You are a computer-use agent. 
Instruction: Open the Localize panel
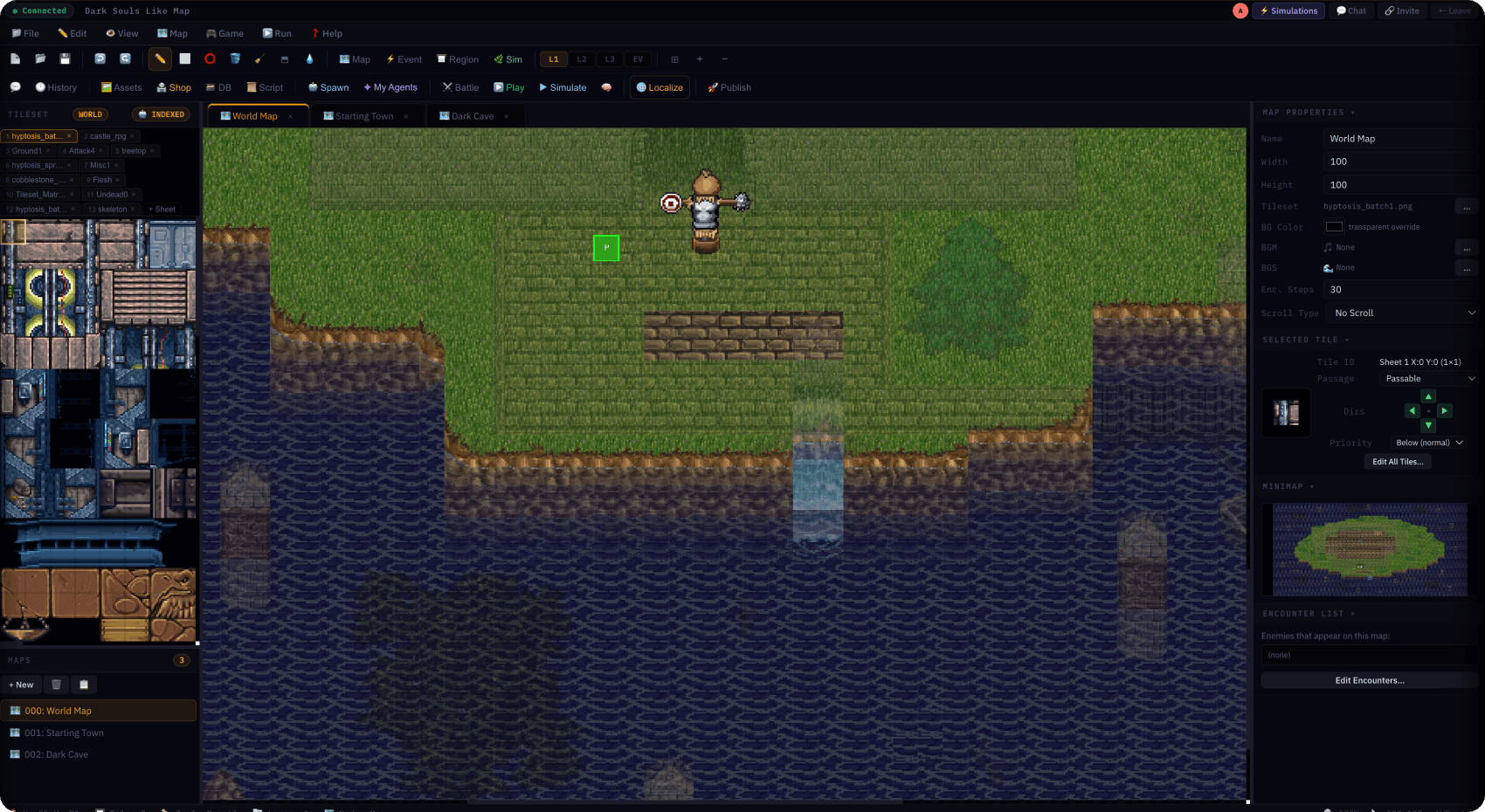tap(660, 87)
